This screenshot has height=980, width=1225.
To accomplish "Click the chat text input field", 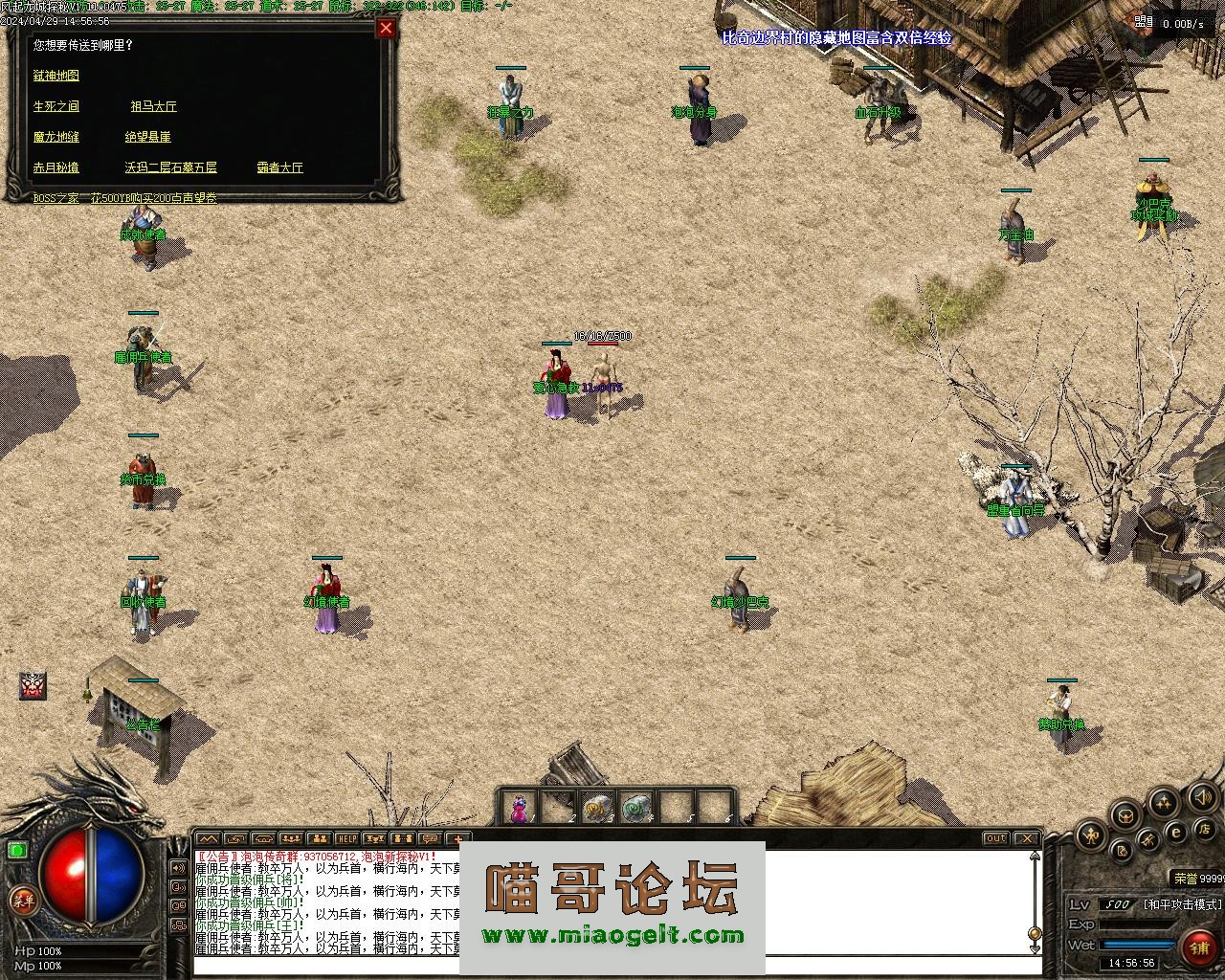I will pos(612,965).
